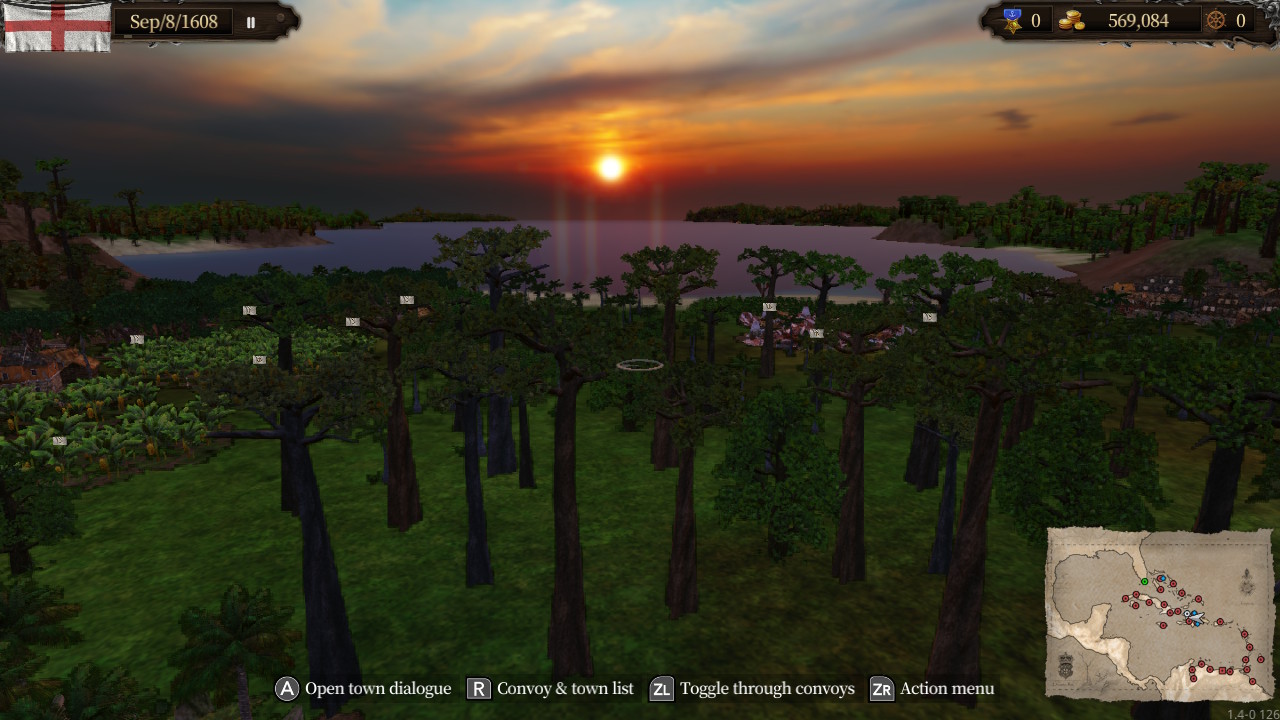Click the circular A button prompt icon

click(286, 689)
